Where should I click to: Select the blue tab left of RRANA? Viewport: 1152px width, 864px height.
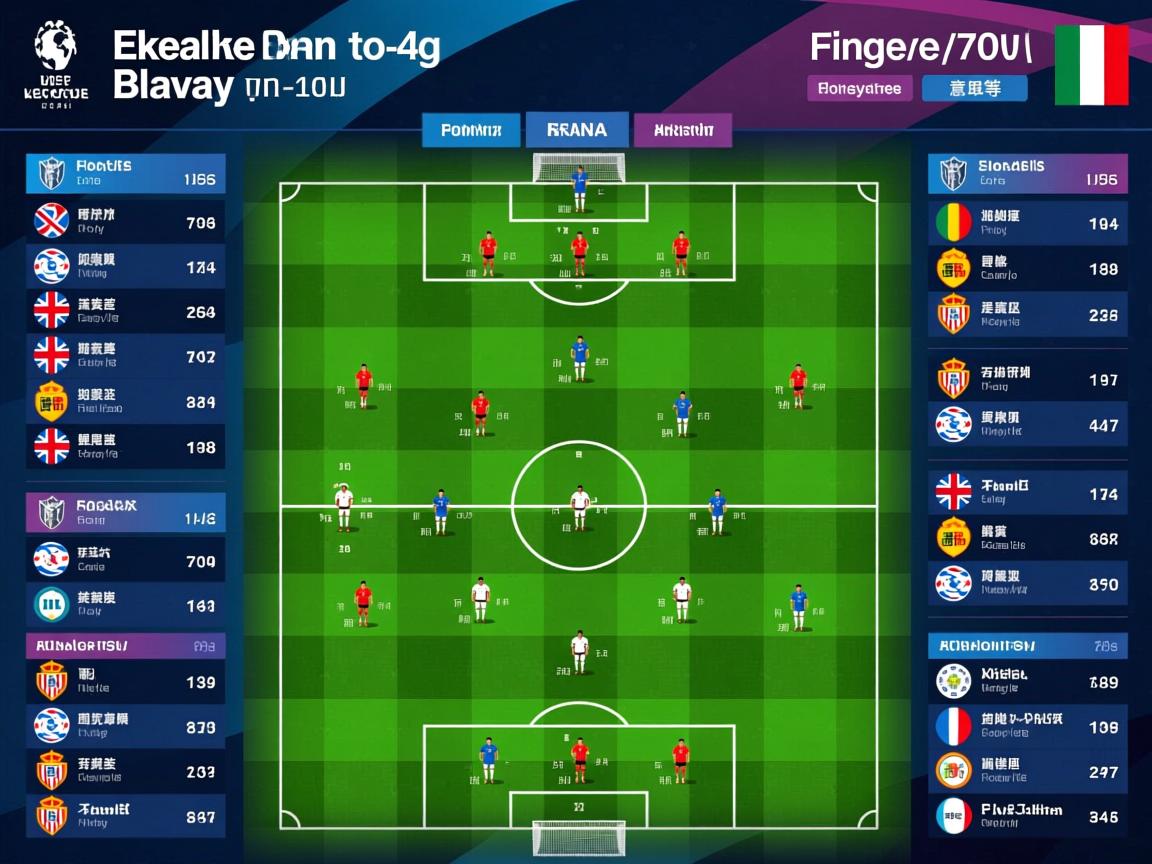[x=470, y=130]
